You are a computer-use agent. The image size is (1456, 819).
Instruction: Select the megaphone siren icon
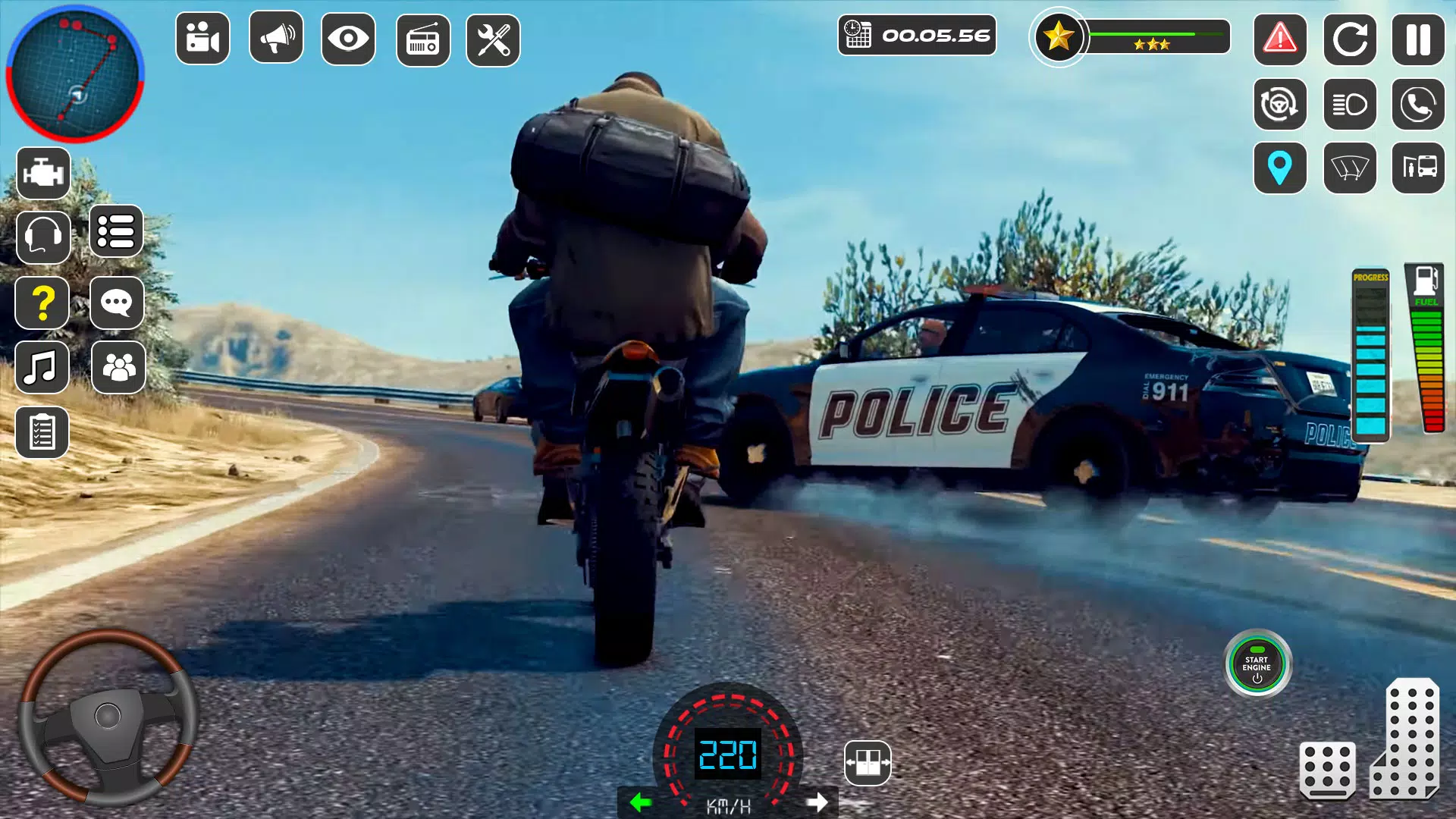click(x=275, y=37)
